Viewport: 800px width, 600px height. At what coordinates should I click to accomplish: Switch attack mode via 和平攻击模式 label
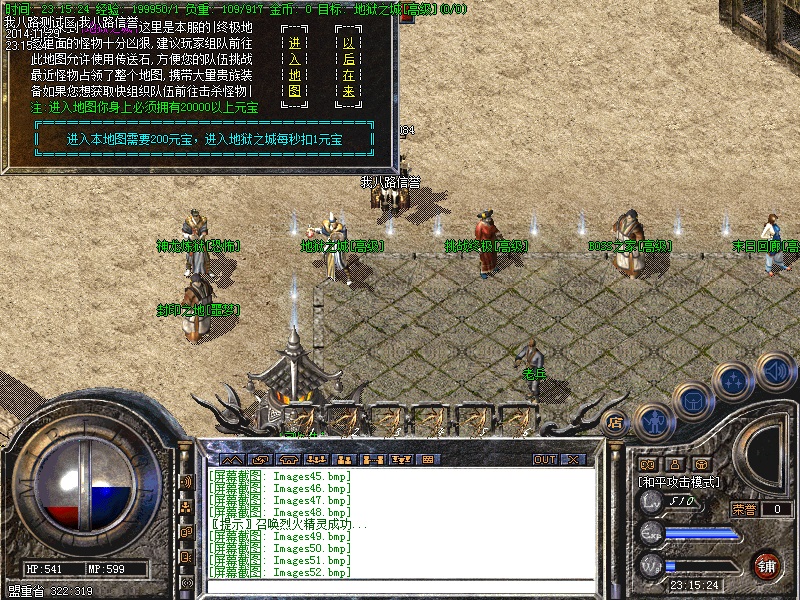tap(680, 481)
